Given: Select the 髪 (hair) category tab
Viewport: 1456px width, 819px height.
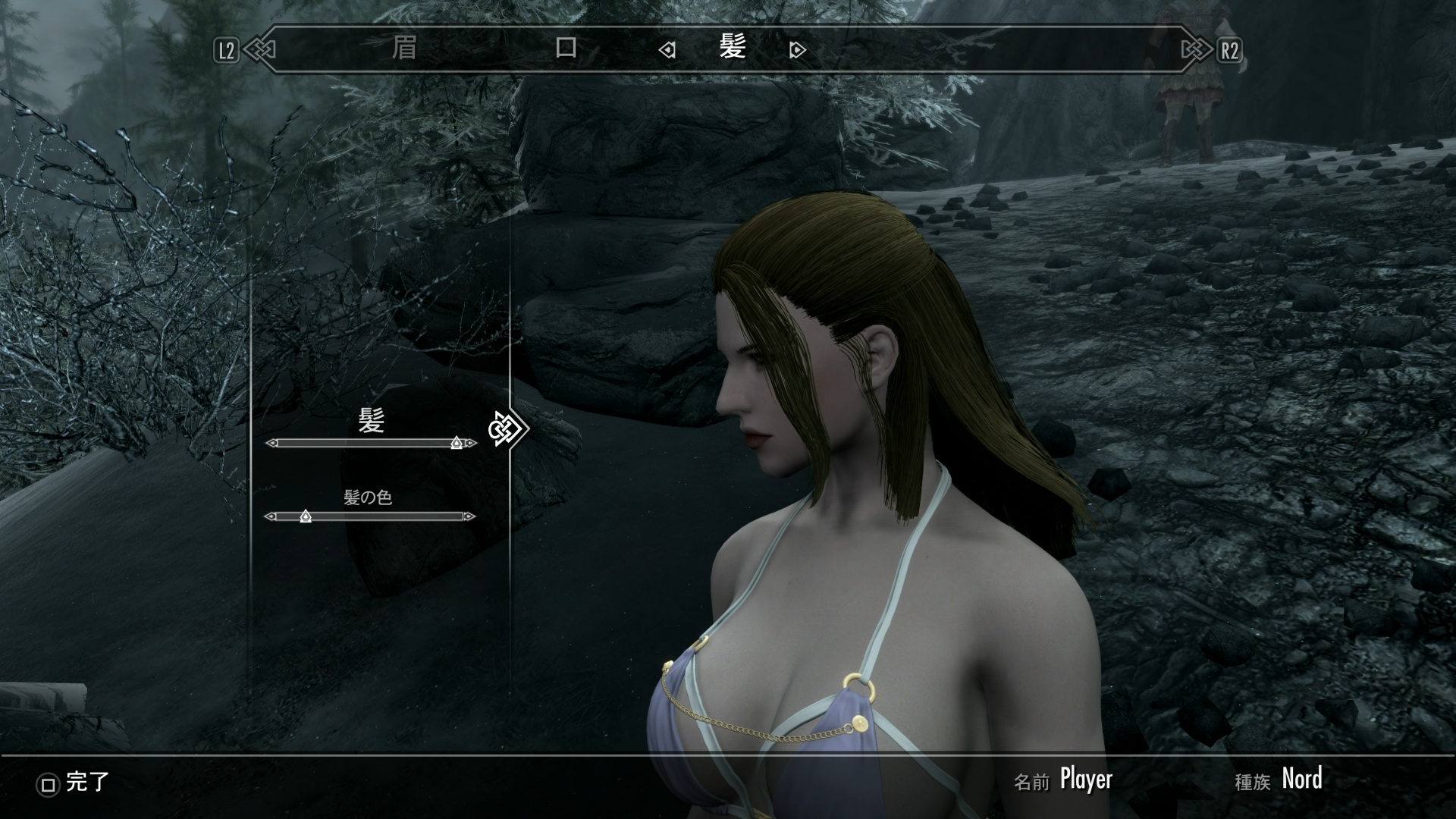Looking at the screenshot, I should point(733,49).
